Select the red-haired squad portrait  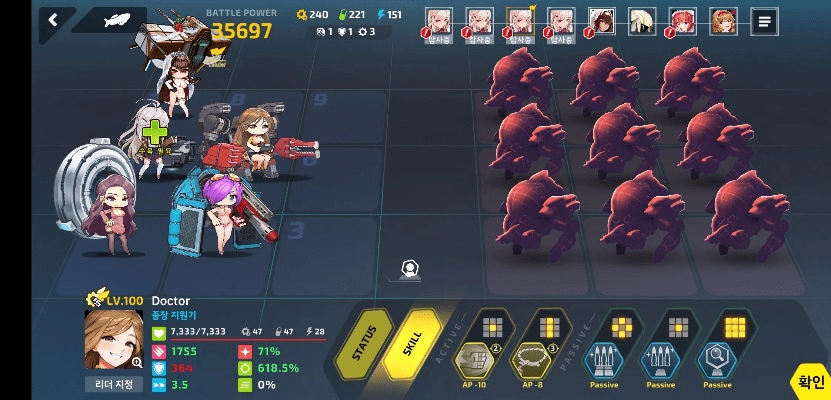tap(683, 21)
